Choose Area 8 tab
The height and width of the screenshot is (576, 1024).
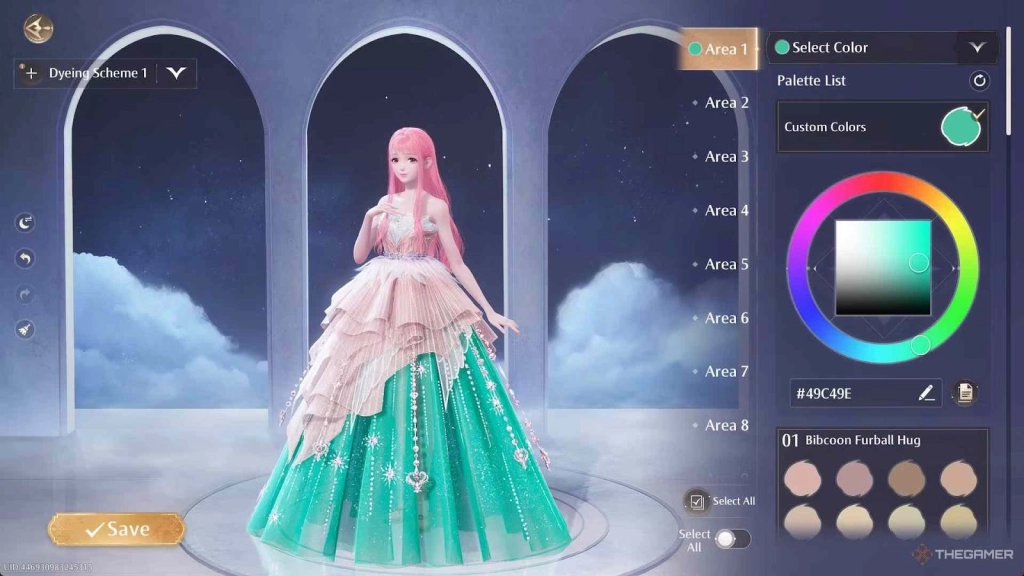click(726, 426)
